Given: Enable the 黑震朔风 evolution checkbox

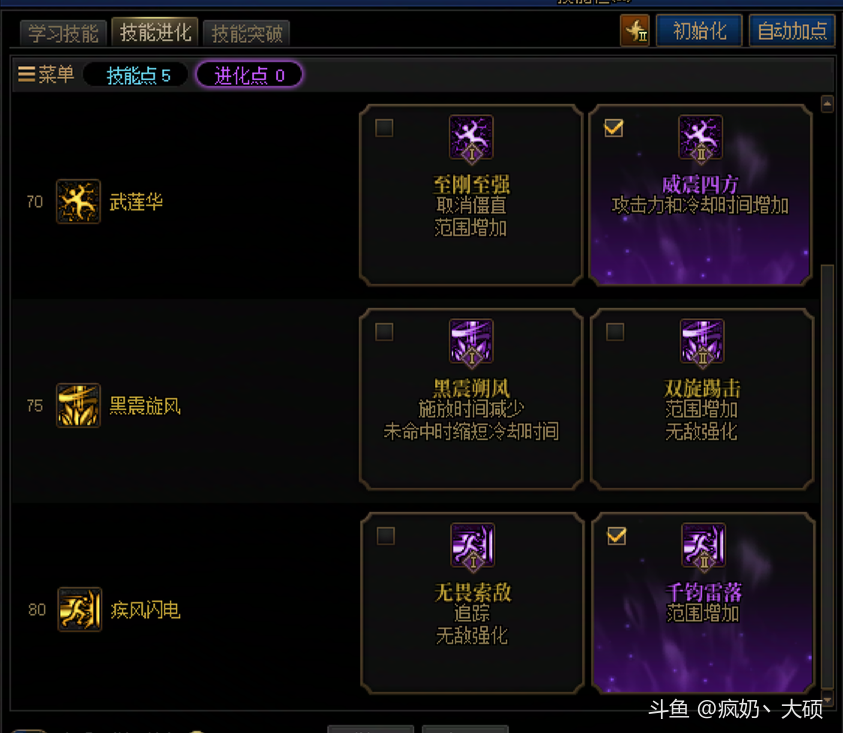Looking at the screenshot, I should (x=384, y=332).
